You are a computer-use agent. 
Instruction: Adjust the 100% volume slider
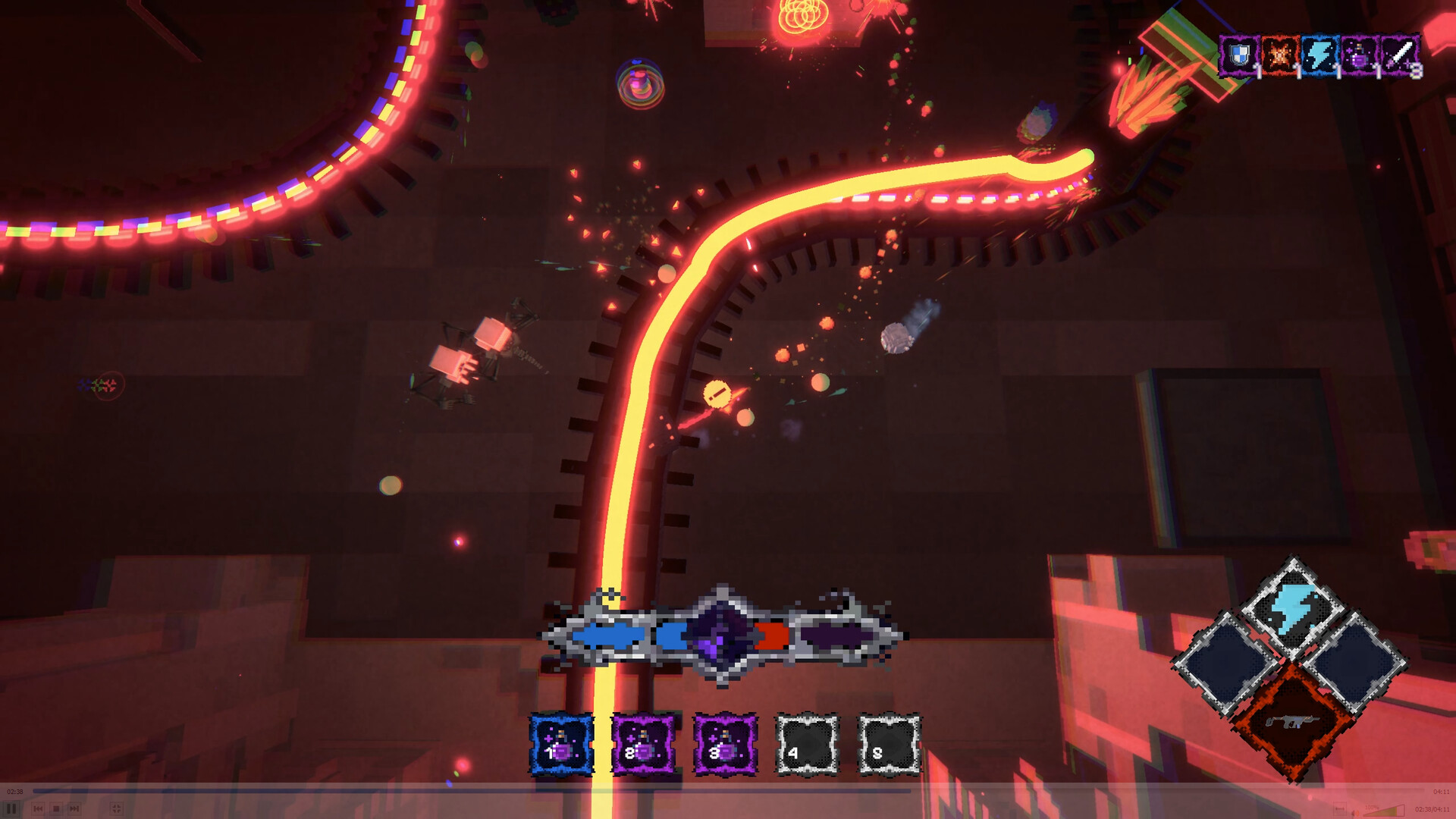[1385, 810]
